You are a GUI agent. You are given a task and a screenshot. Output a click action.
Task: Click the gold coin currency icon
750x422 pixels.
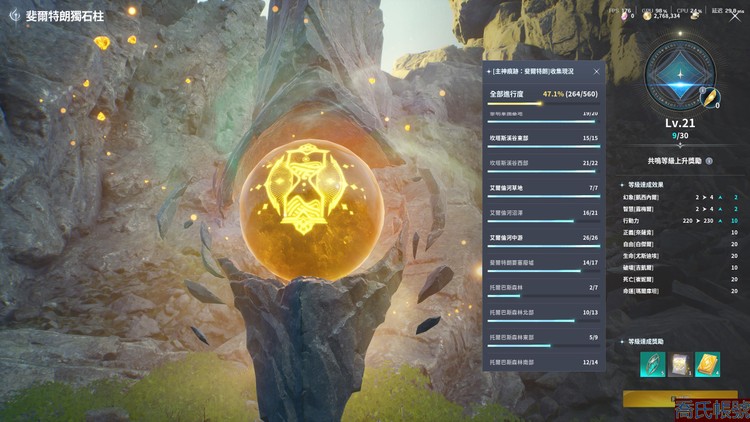(649, 15)
